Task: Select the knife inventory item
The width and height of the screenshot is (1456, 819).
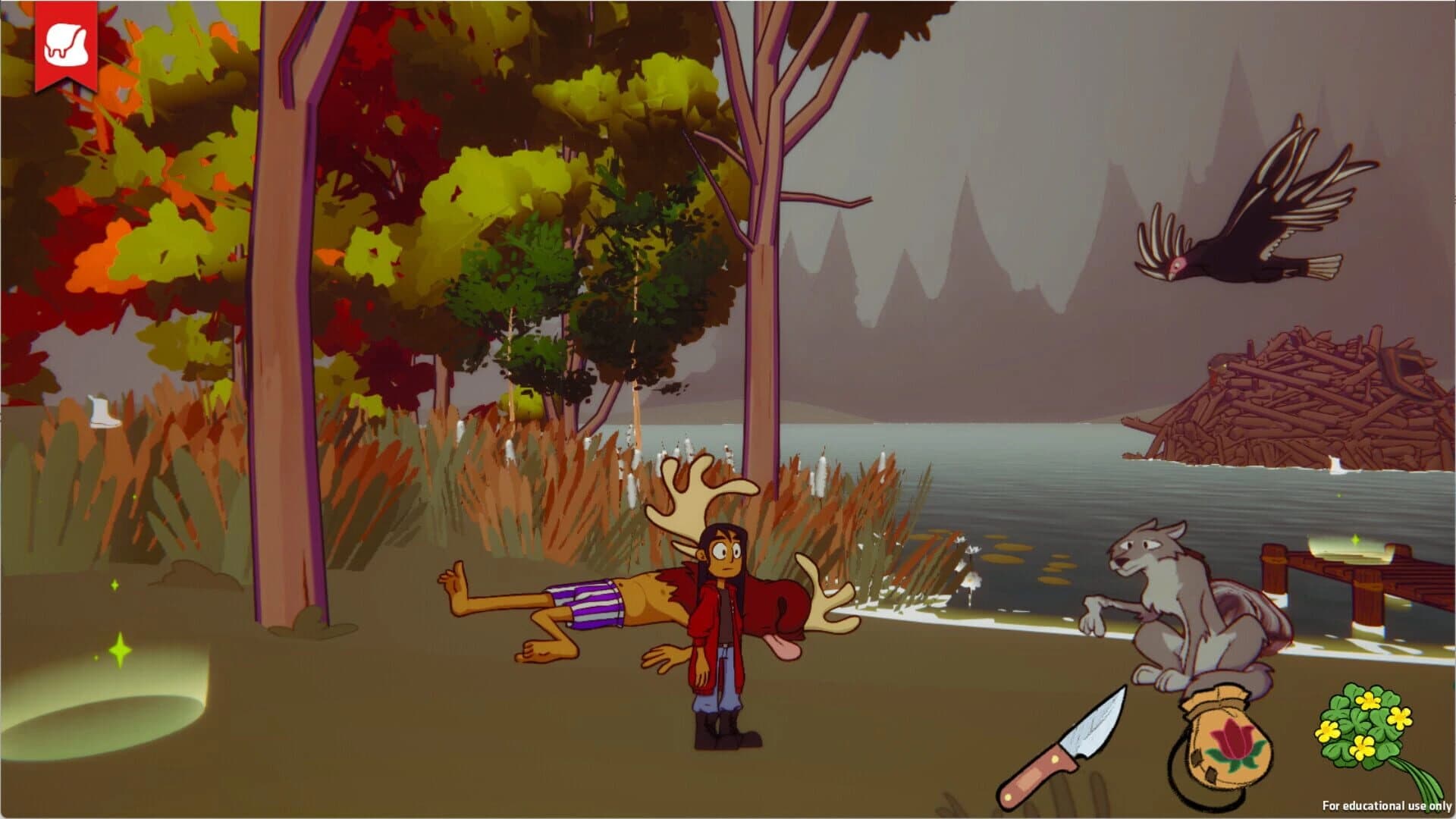Action: (x=1061, y=747)
